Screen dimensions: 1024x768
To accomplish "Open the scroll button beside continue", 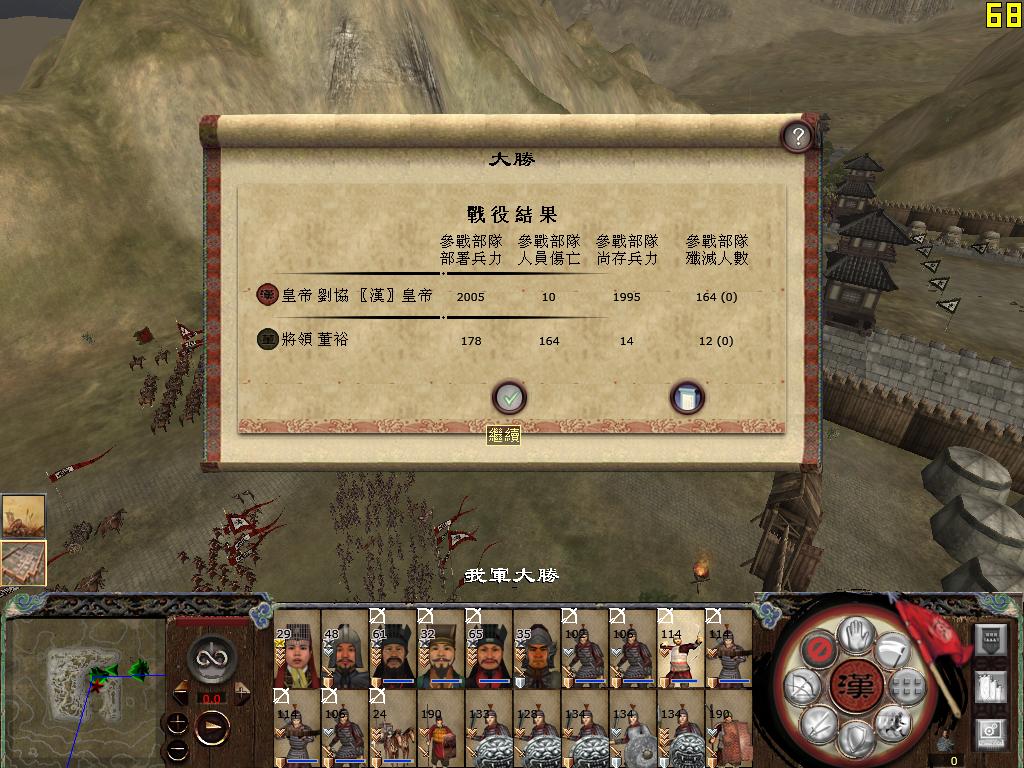I will [687, 398].
